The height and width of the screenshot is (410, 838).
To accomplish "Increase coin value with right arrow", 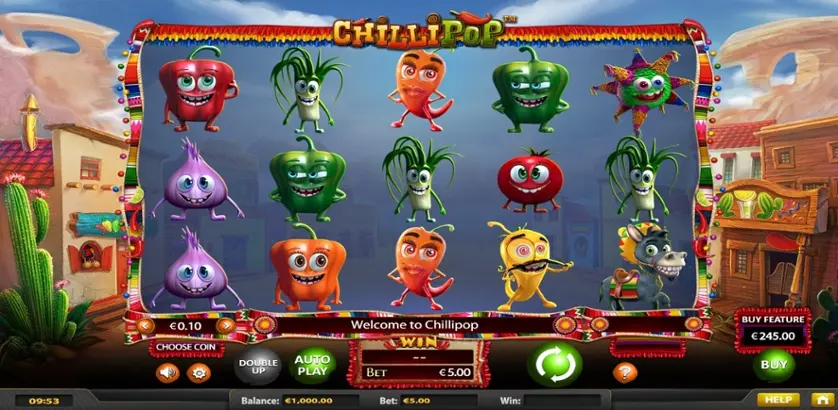I will click(227, 325).
